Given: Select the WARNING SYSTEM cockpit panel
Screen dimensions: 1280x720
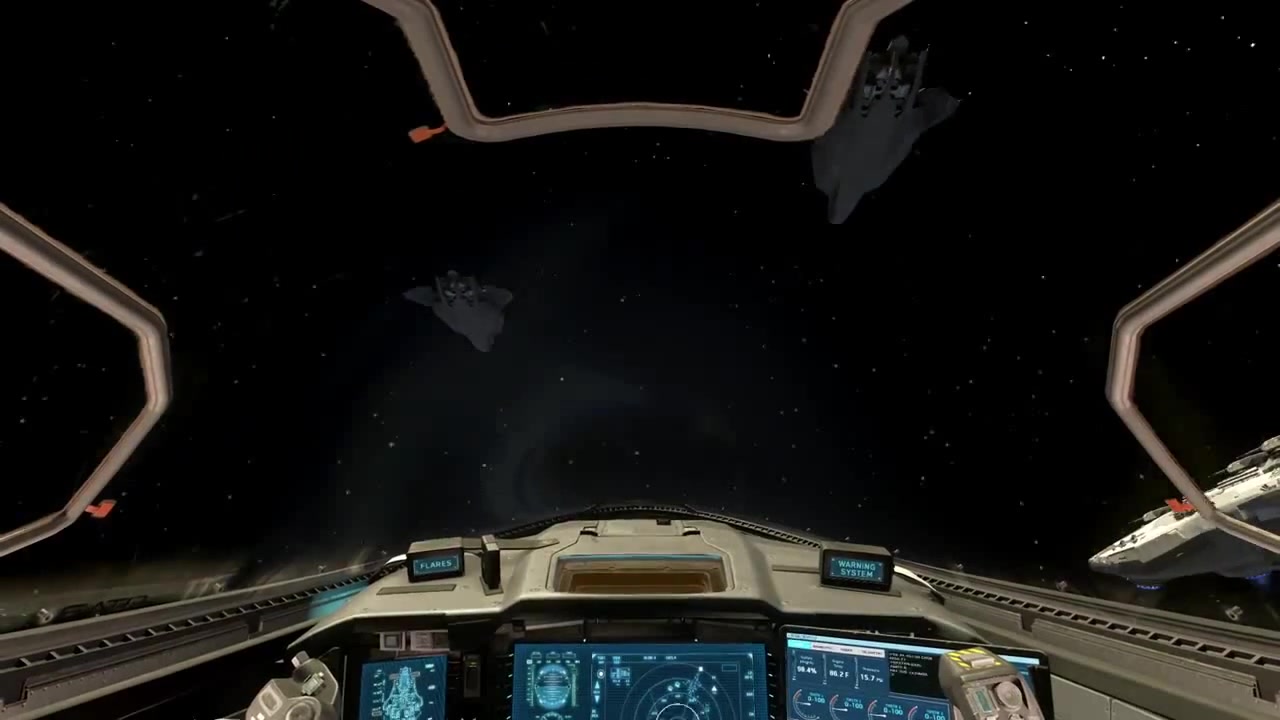Looking at the screenshot, I should tap(856, 569).
